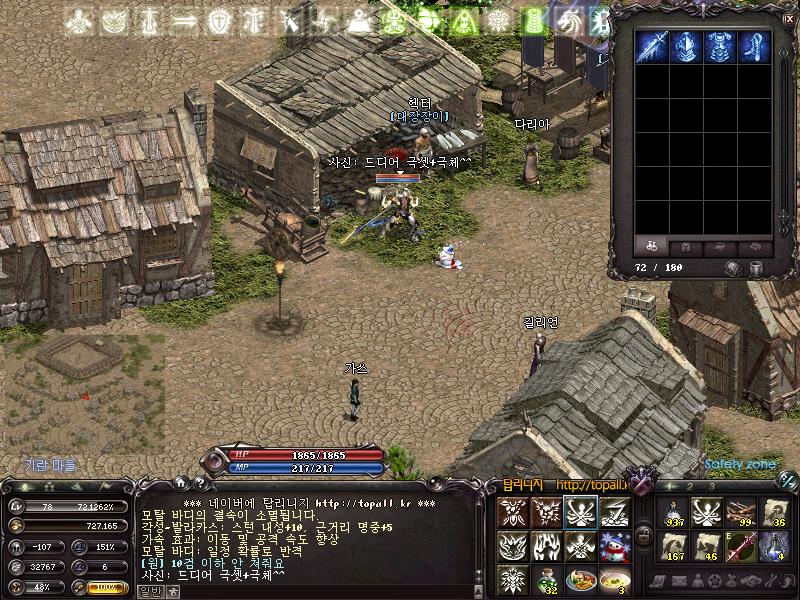Select the helmet item in inventory
The height and width of the screenshot is (600, 800).
tap(687, 48)
